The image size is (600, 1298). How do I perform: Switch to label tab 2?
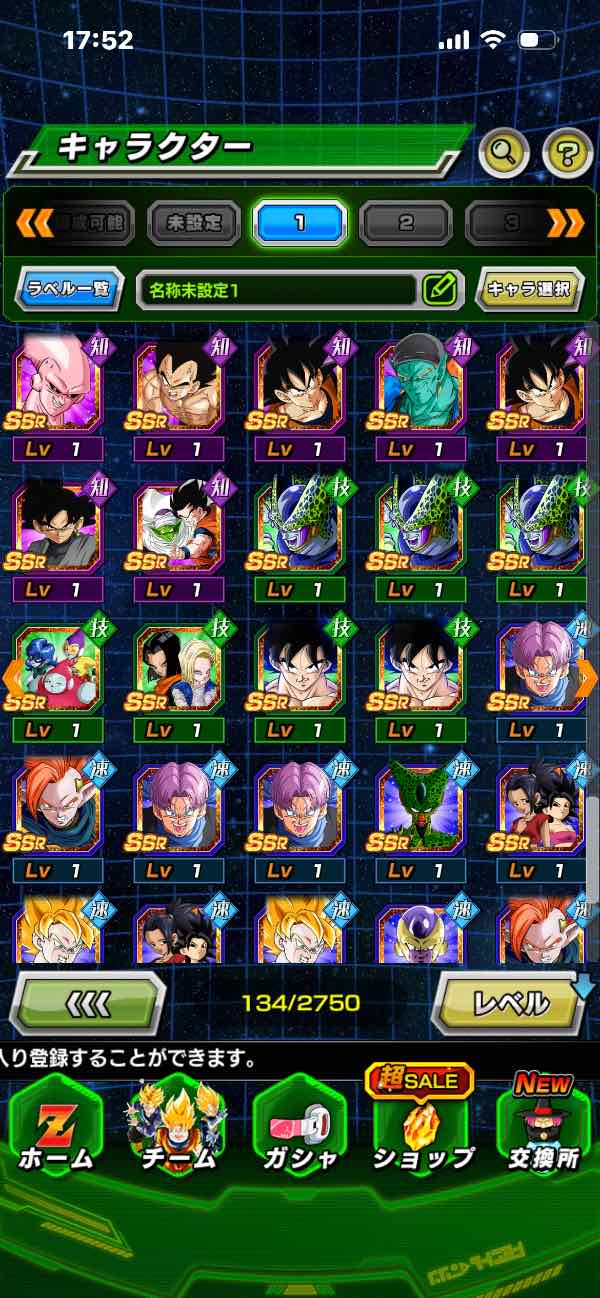[405, 223]
